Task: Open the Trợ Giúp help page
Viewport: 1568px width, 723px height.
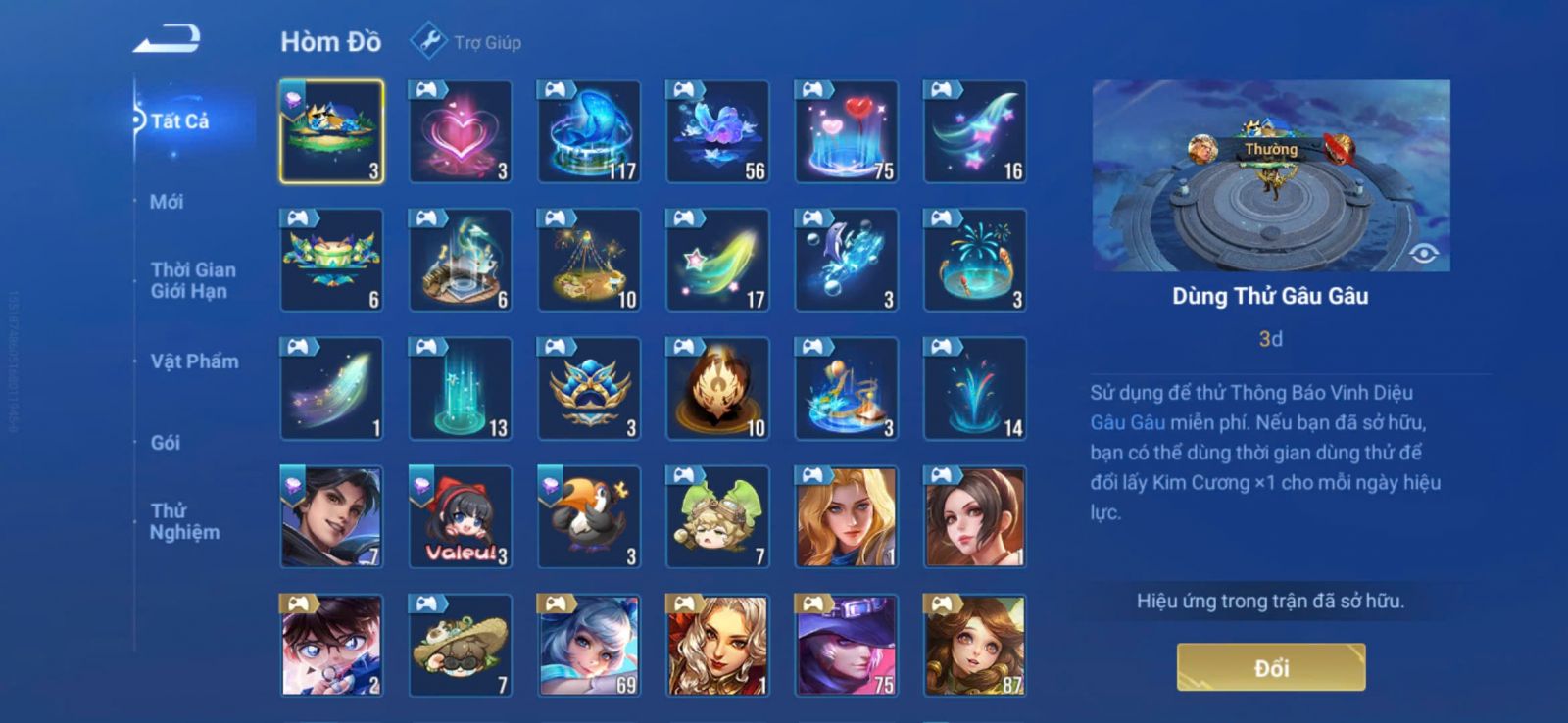Action: point(466,42)
